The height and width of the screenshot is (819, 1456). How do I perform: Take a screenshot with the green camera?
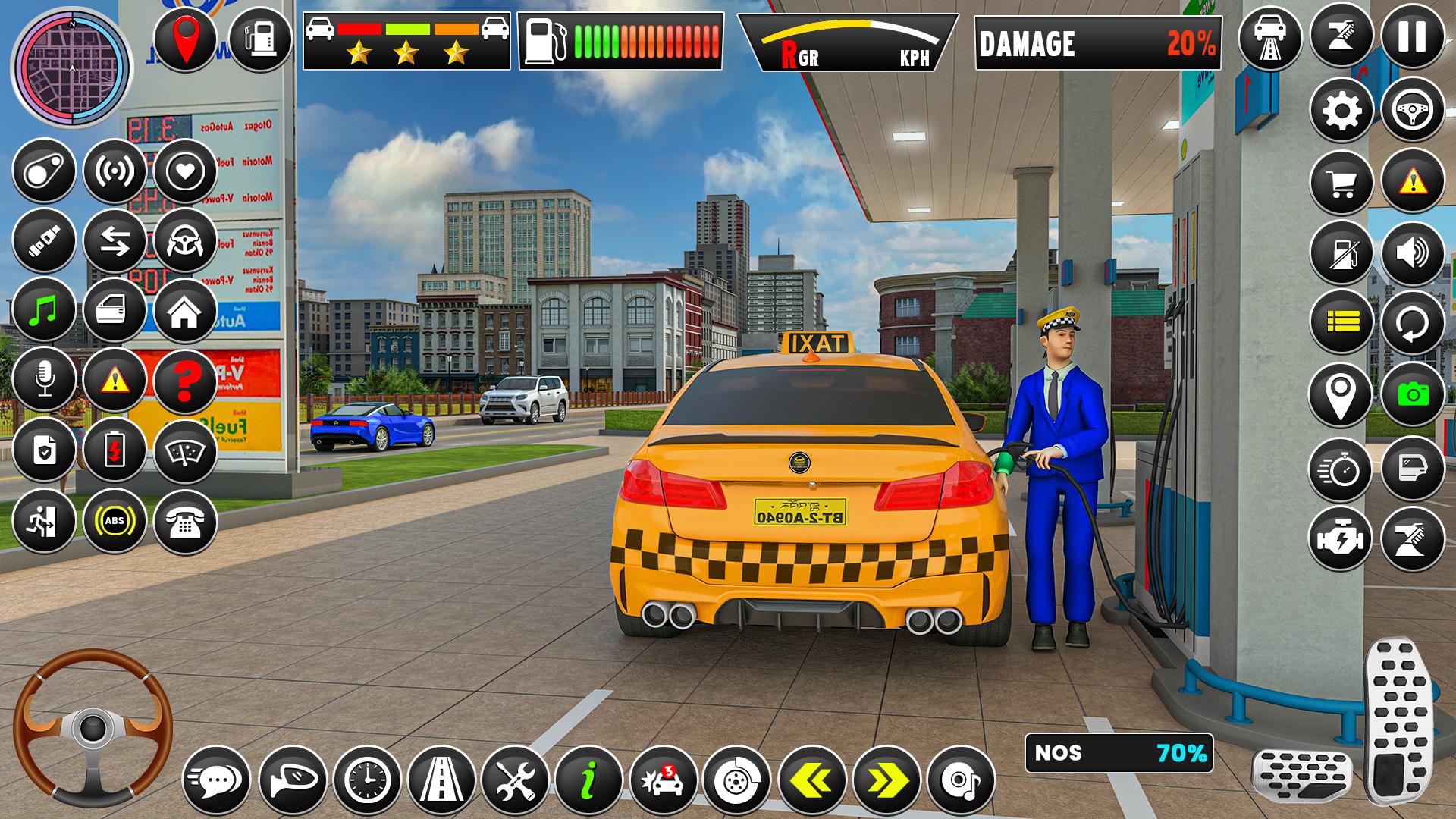pos(1412,394)
